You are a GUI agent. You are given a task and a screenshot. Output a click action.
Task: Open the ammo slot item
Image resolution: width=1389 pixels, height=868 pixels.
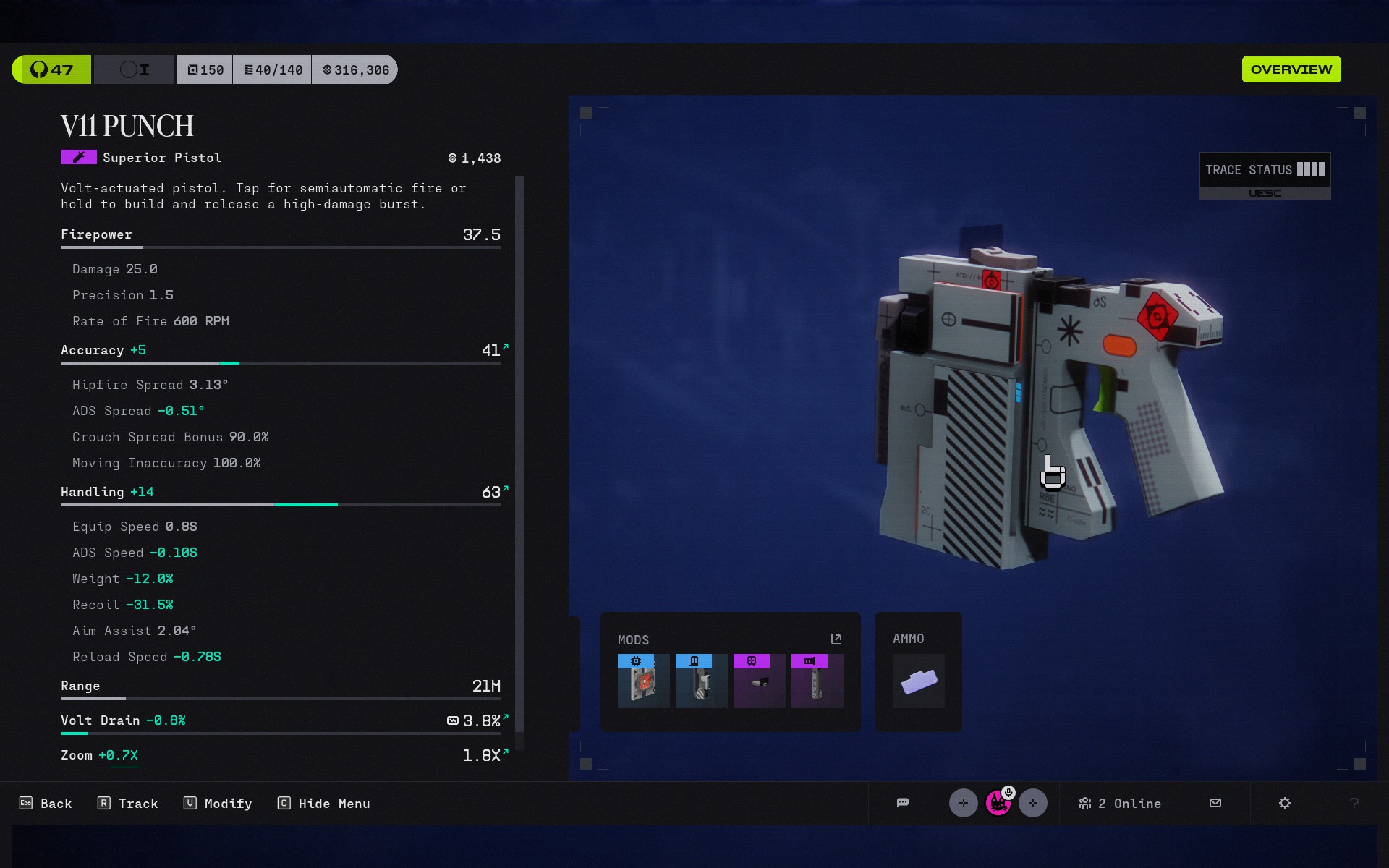pos(918,681)
